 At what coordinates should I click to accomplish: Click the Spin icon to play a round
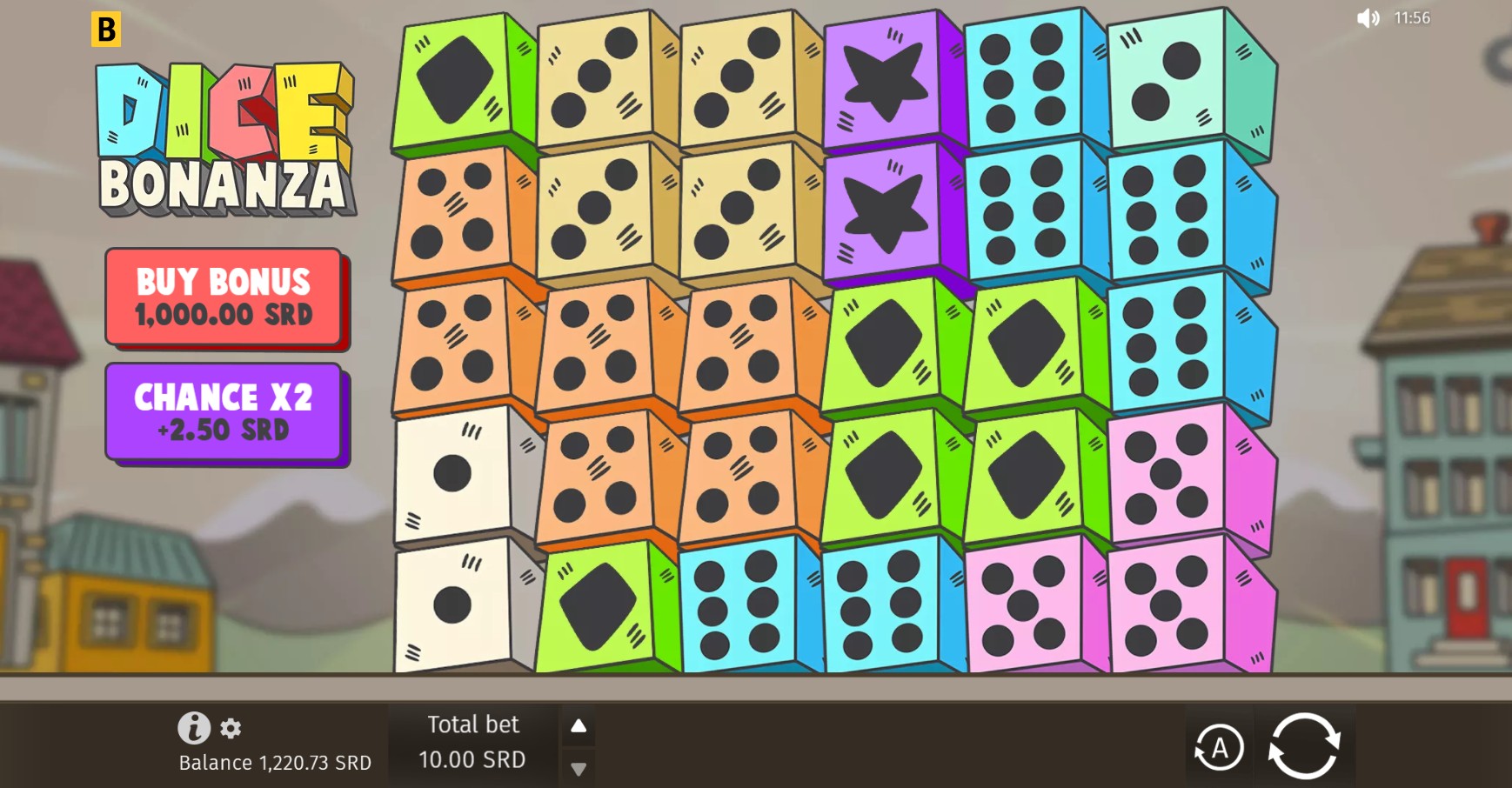click(x=1307, y=745)
